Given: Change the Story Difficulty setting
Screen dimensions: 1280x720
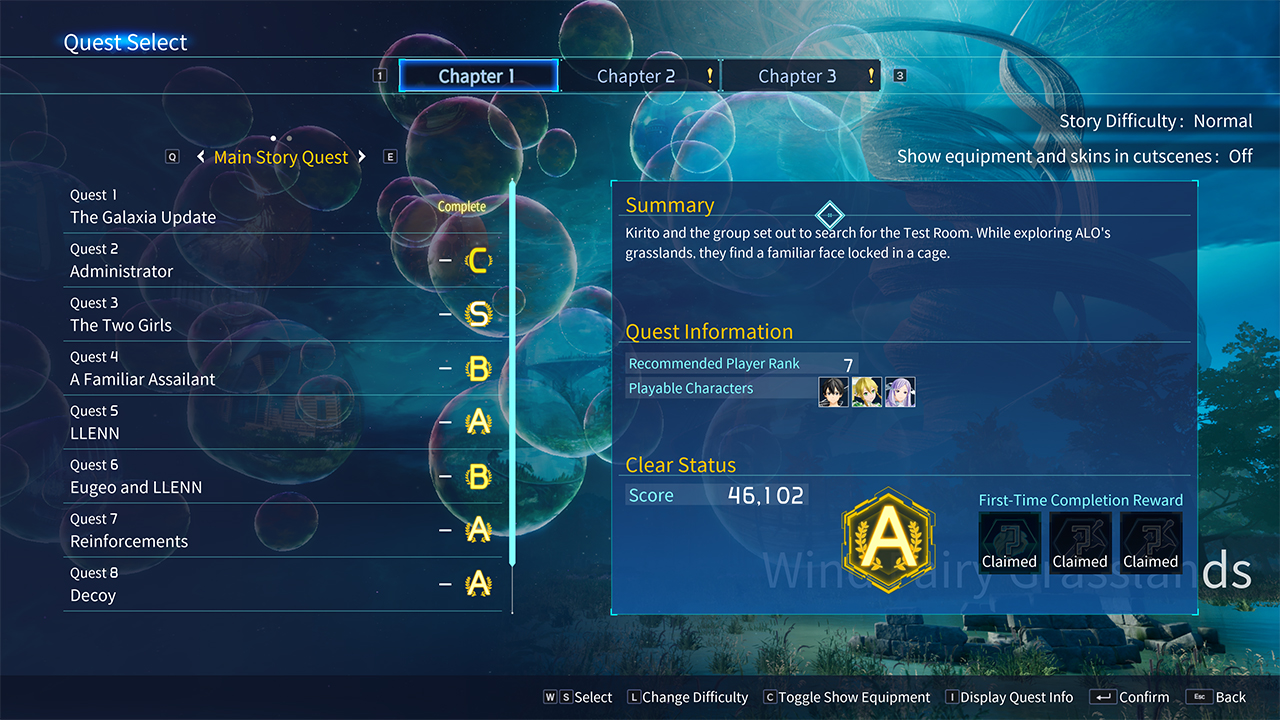Looking at the screenshot, I should (1155, 121).
